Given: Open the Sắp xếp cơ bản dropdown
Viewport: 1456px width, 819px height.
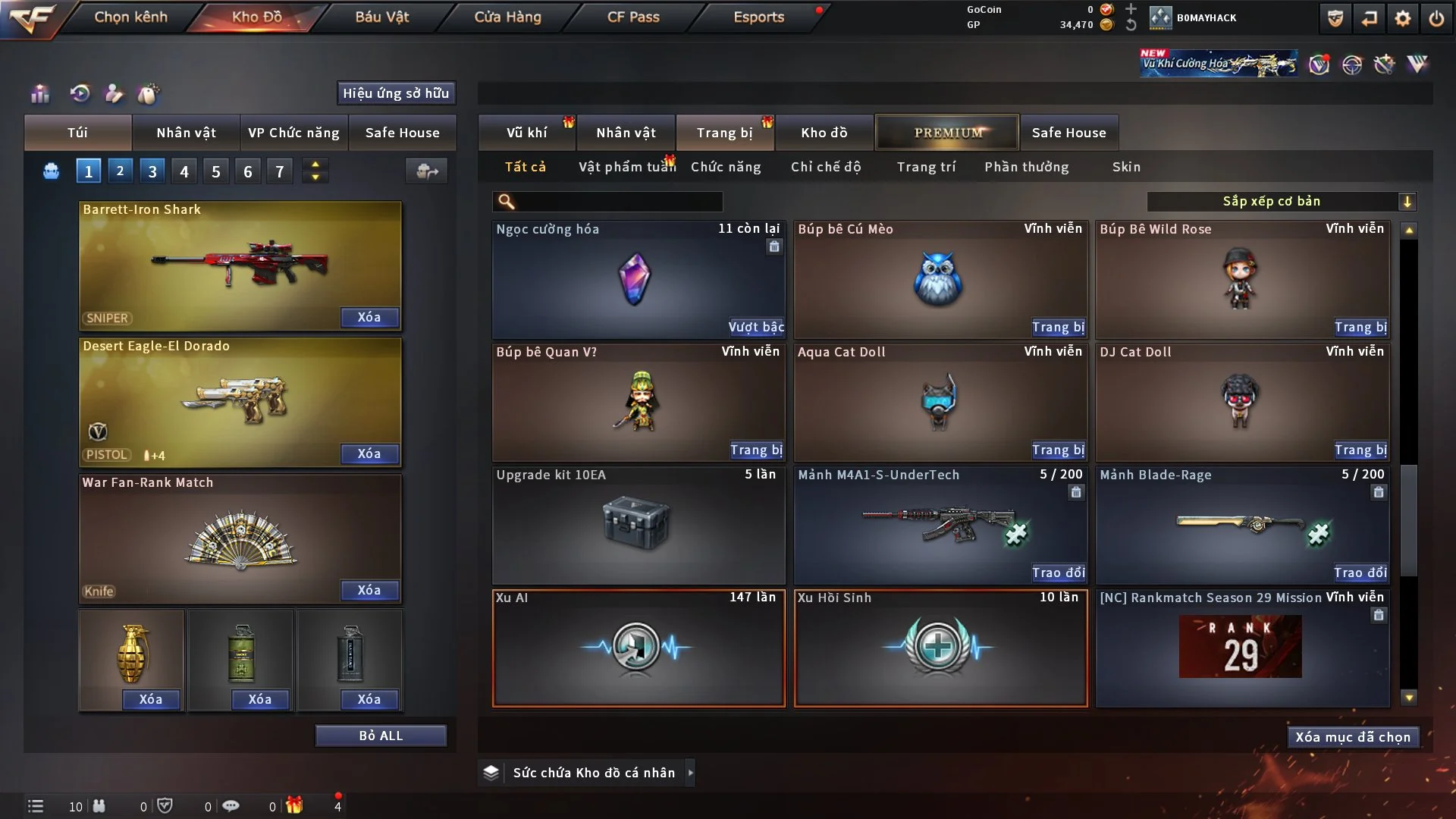Looking at the screenshot, I should (1281, 202).
